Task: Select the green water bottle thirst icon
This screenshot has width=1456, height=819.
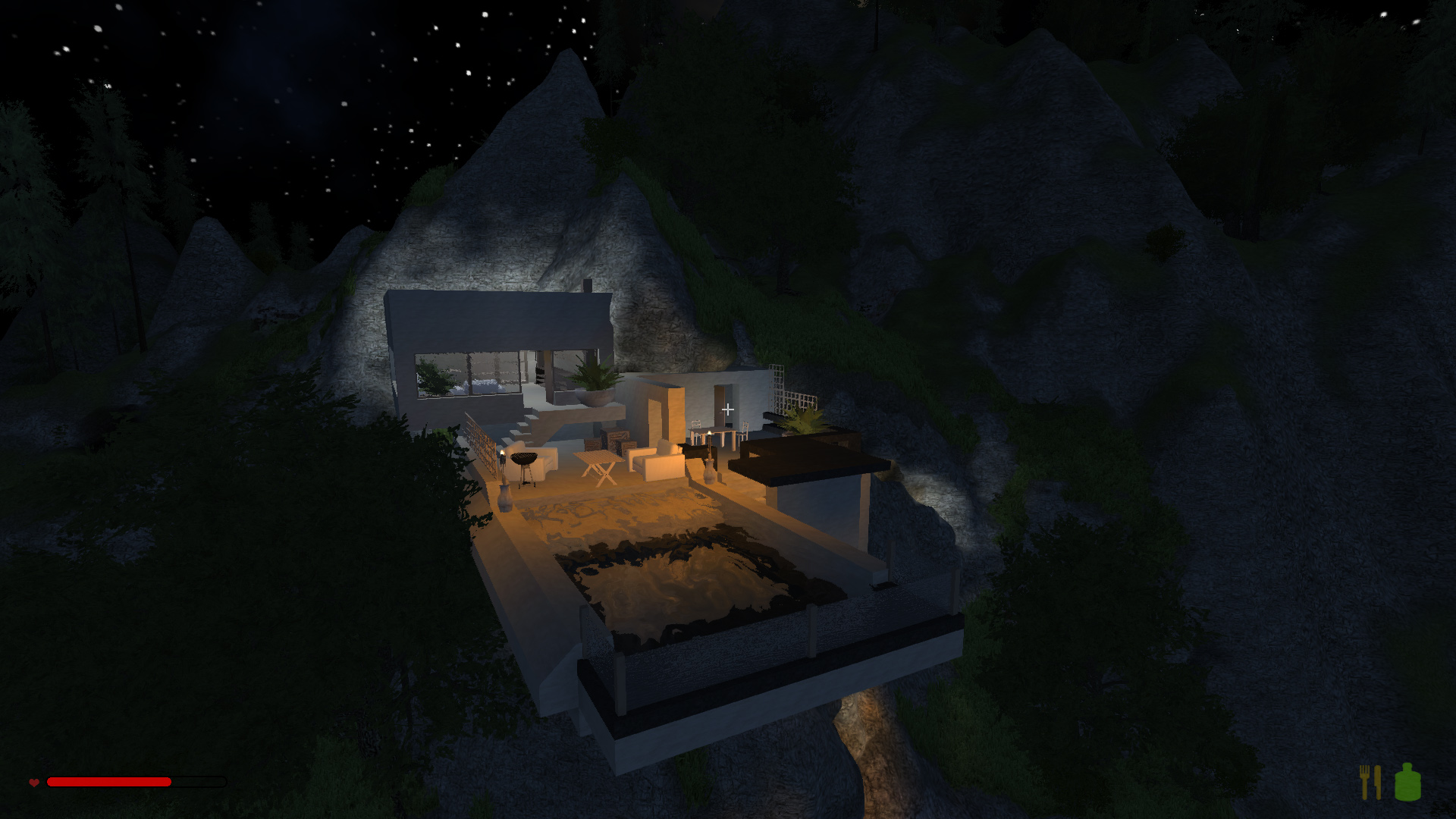Action: pyautogui.click(x=1407, y=783)
